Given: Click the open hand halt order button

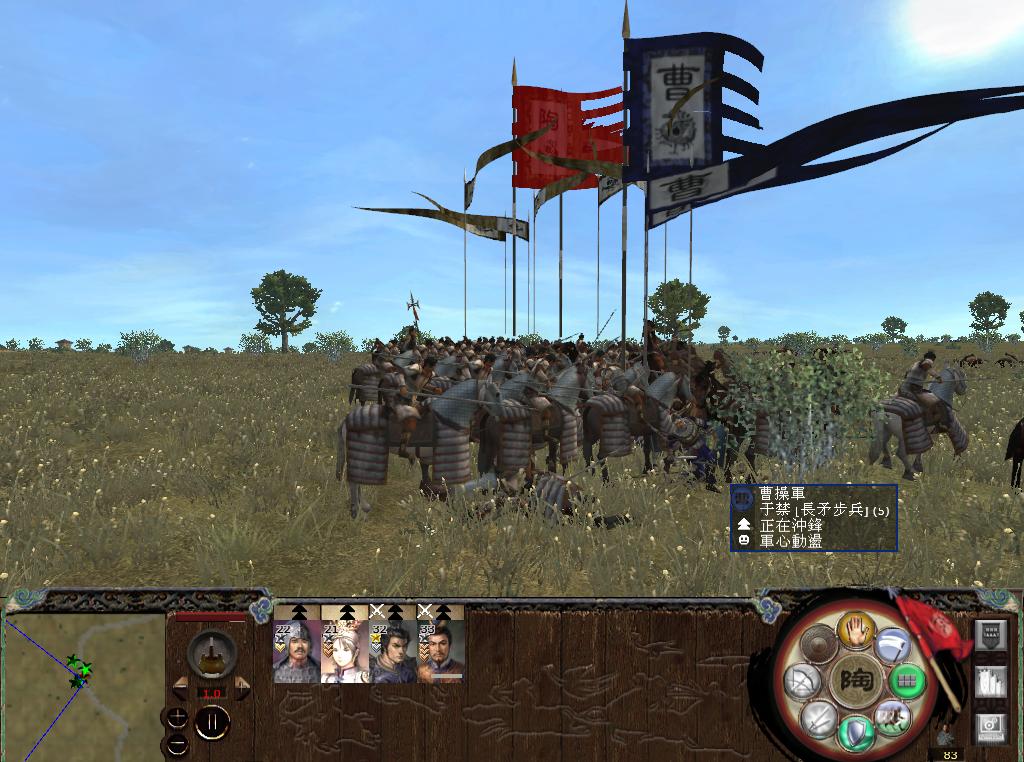Looking at the screenshot, I should point(857,630).
